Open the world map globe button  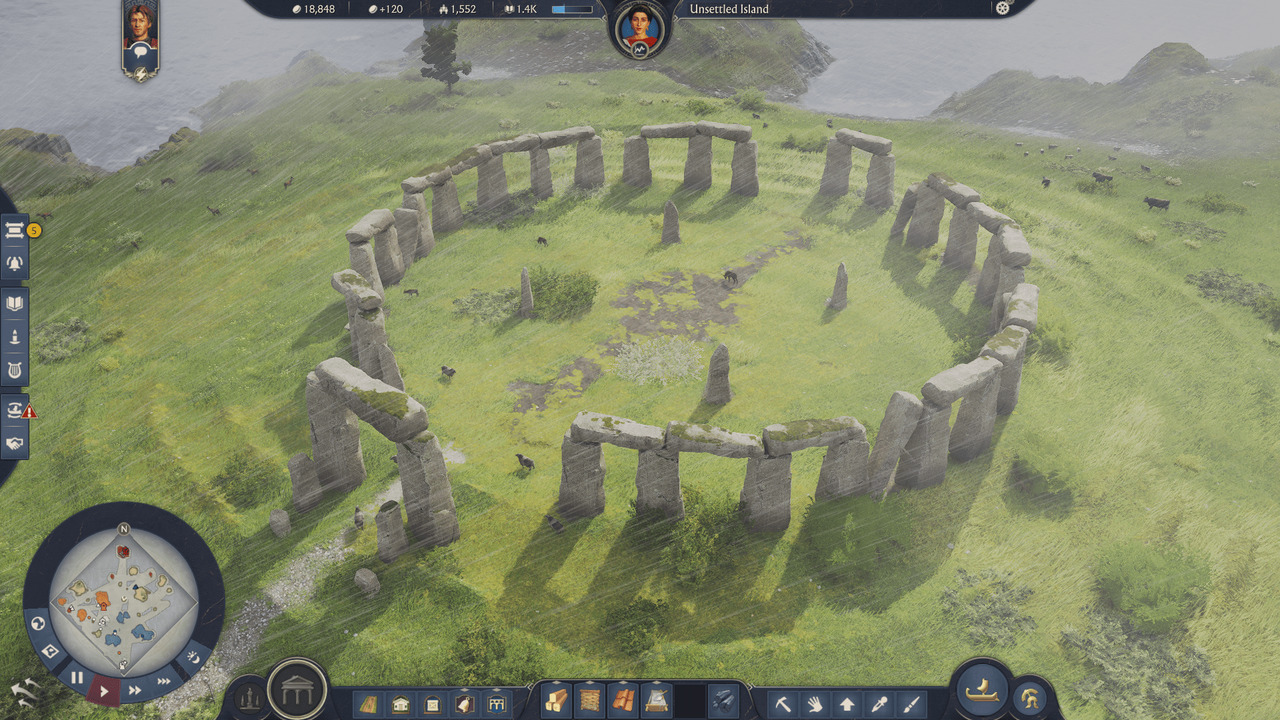coord(39,624)
